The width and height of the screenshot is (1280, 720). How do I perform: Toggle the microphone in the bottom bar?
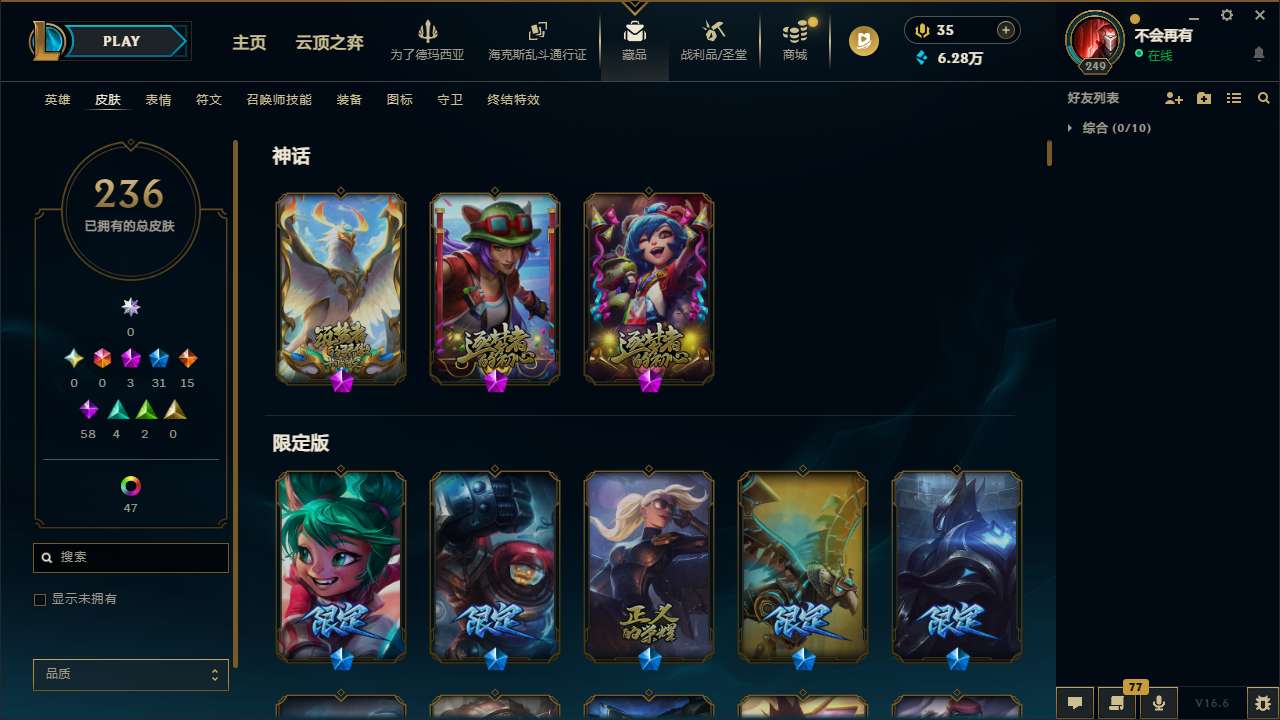(x=1157, y=703)
